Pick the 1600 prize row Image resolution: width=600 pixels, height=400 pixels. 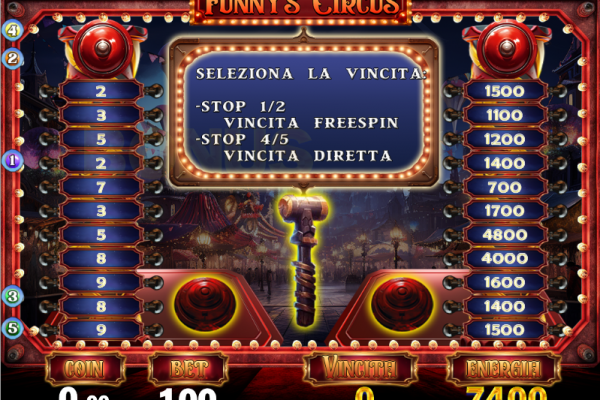[503, 282]
